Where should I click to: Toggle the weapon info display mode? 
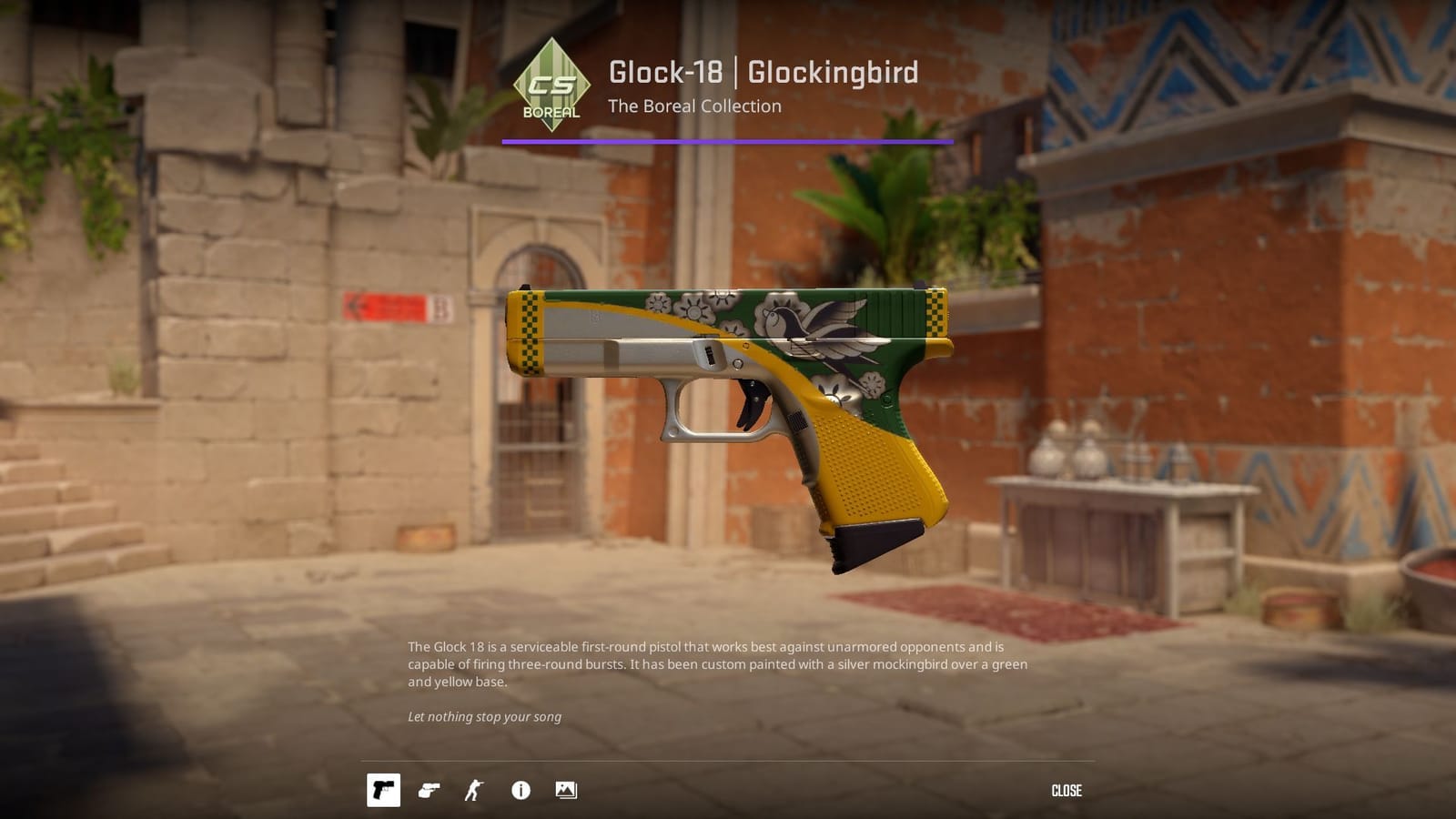pyautogui.click(x=521, y=790)
